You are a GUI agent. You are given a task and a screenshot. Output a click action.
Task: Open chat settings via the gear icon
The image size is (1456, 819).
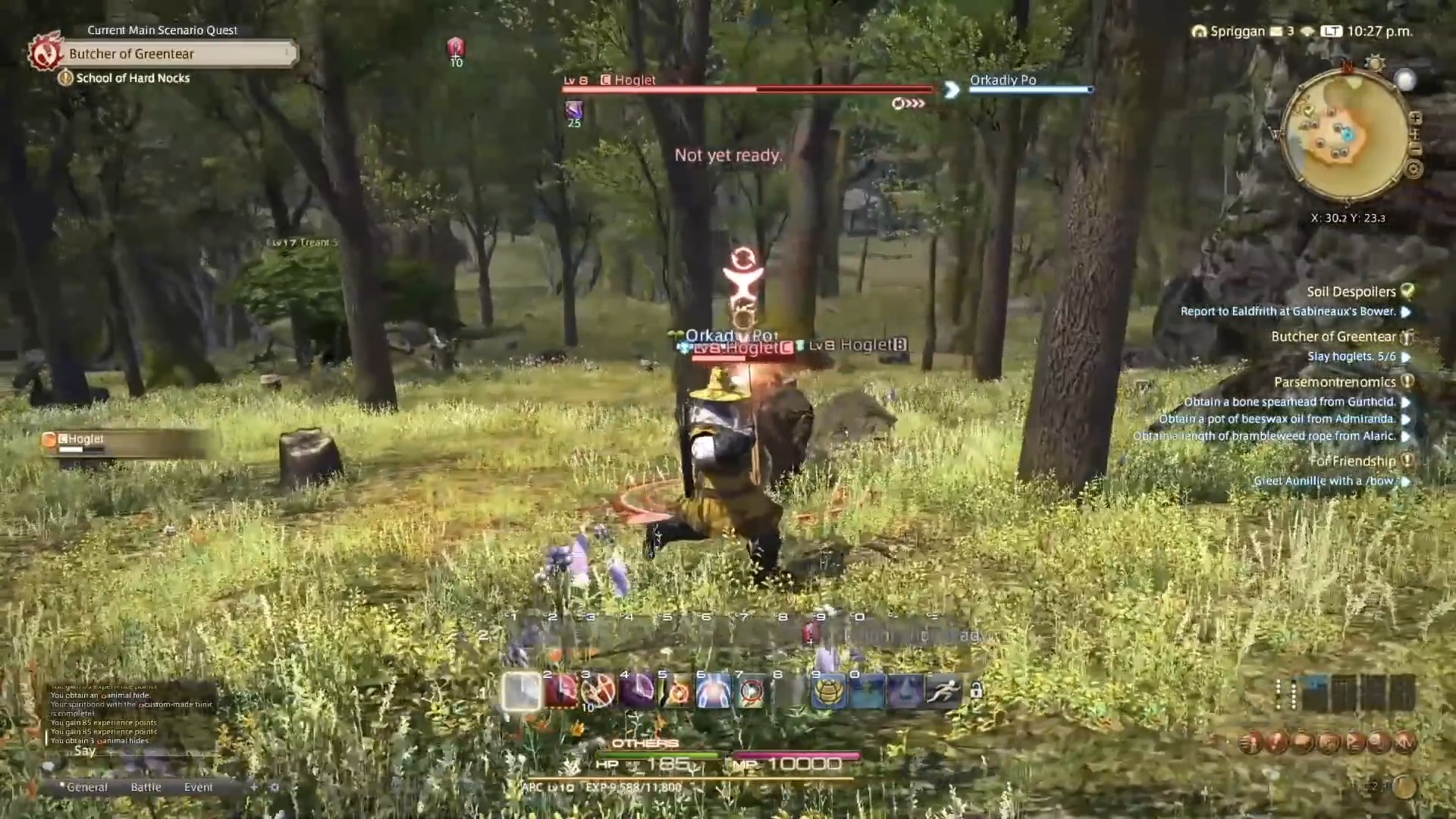click(273, 787)
